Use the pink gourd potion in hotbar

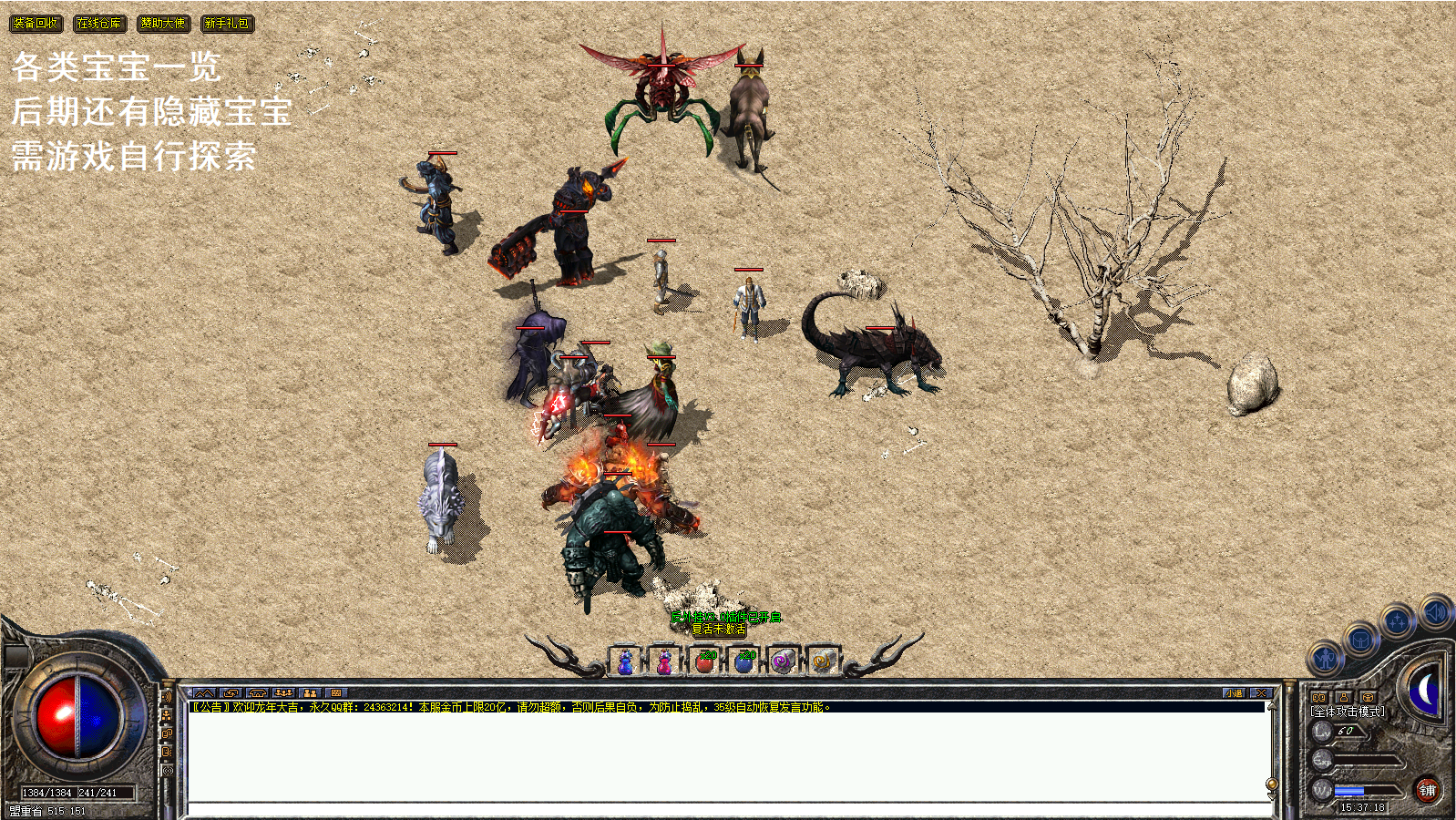tap(665, 661)
